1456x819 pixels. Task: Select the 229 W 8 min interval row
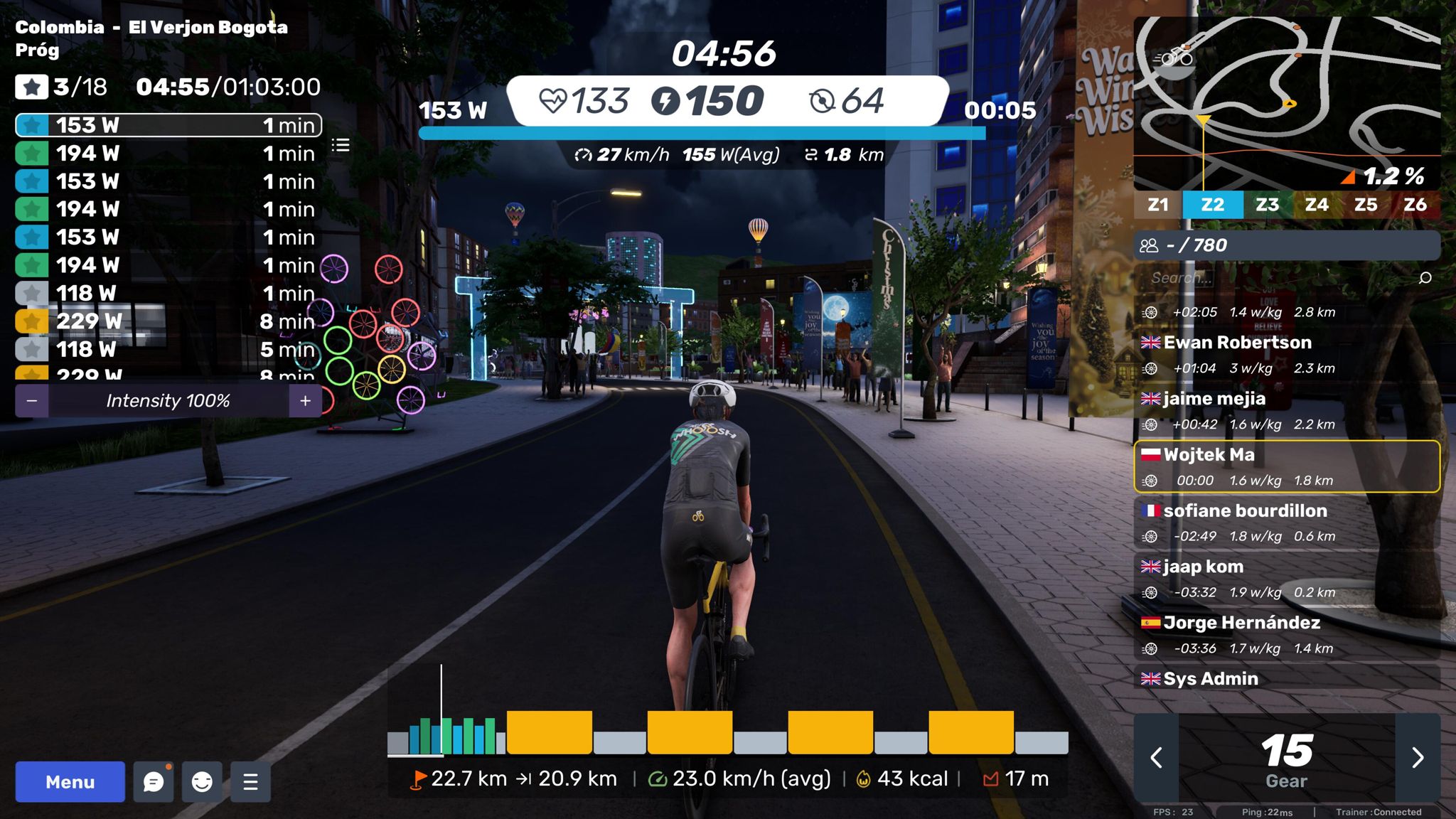(x=168, y=321)
